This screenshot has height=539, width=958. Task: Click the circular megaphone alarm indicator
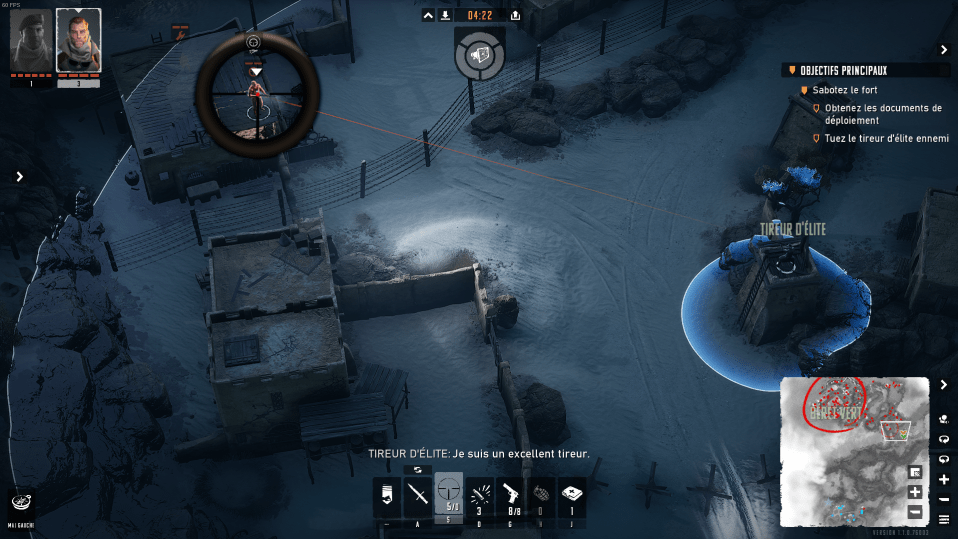click(479, 53)
